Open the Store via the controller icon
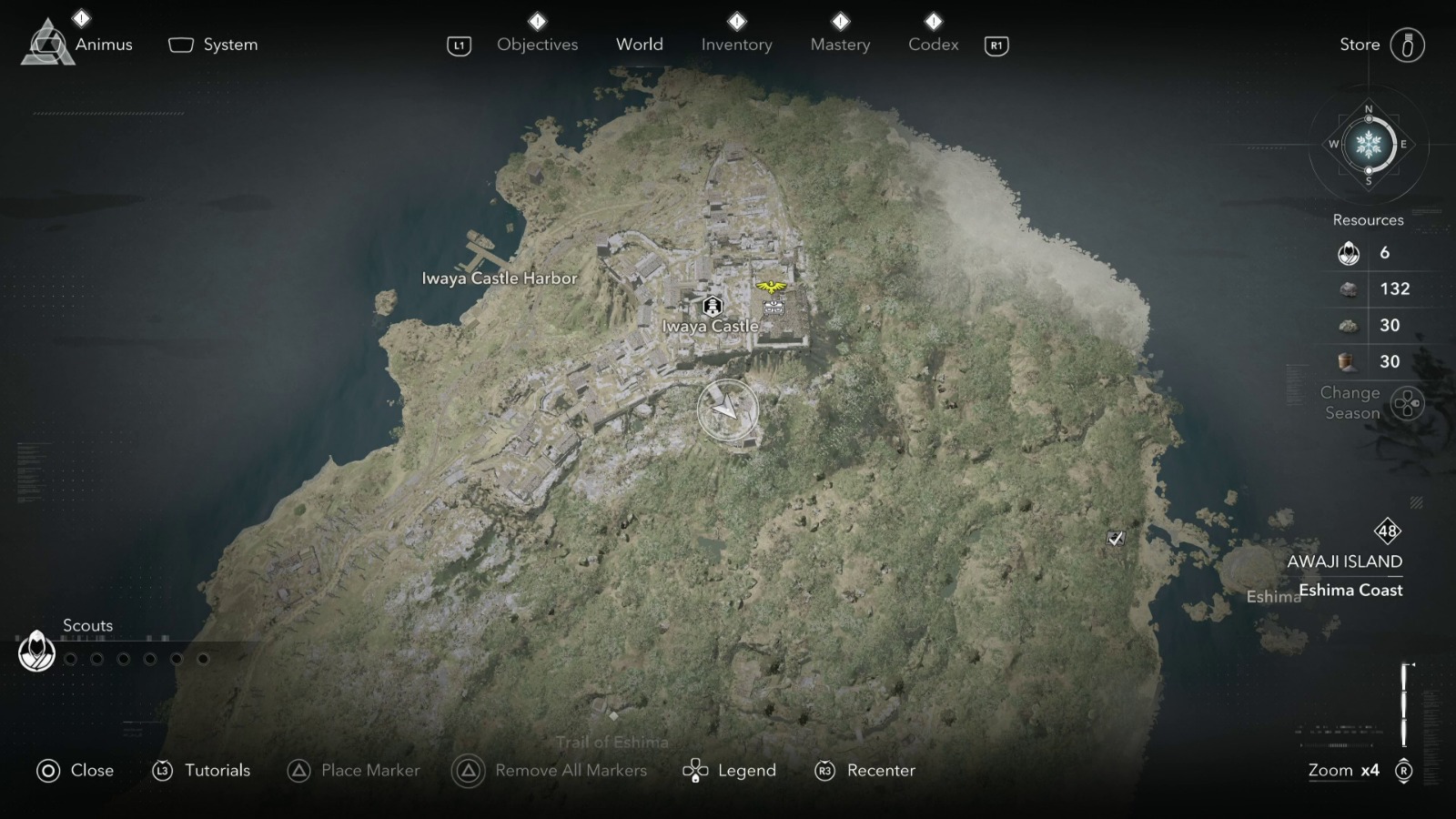 click(x=1410, y=44)
